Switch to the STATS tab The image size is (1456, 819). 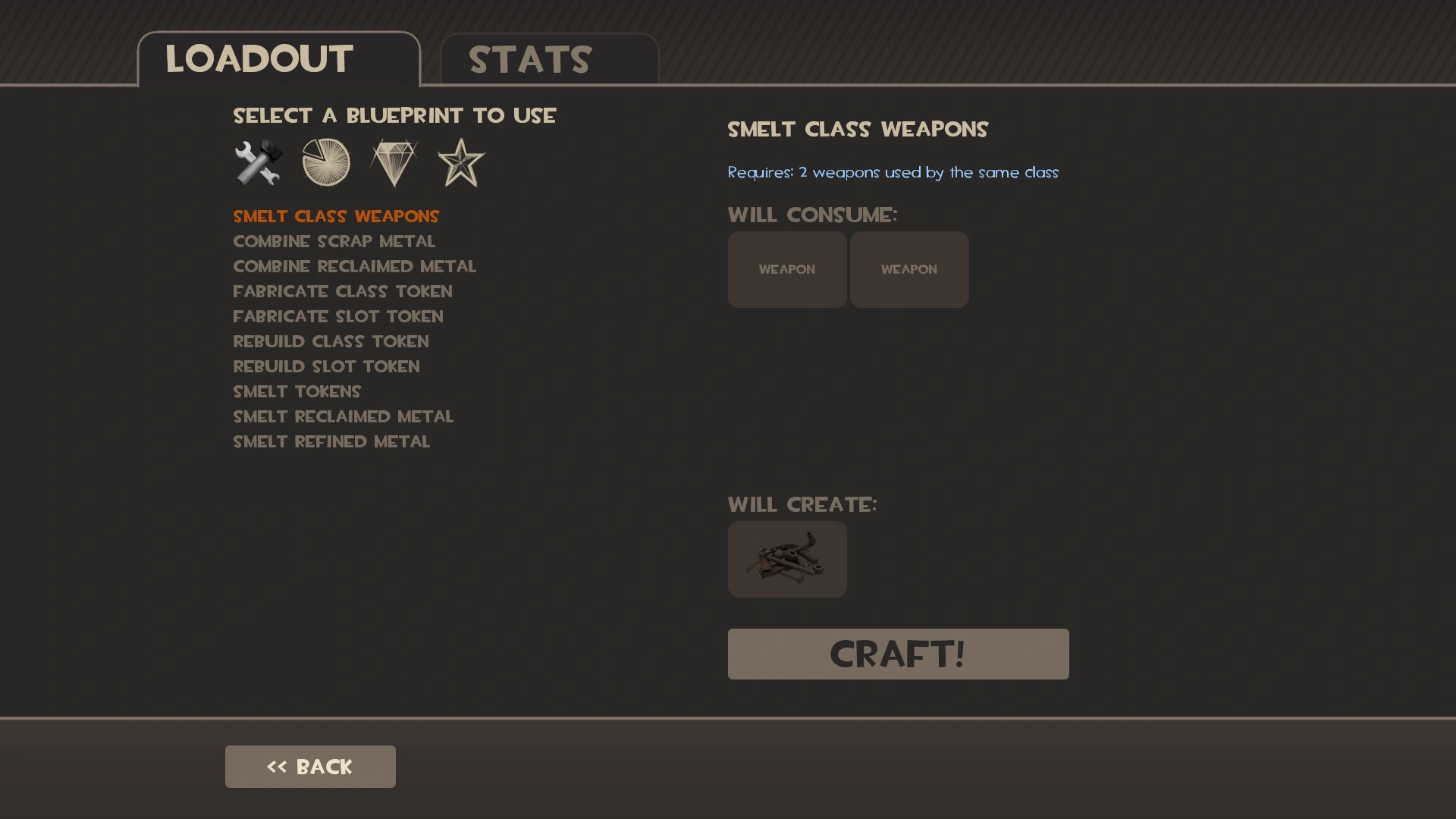[529, 59]
